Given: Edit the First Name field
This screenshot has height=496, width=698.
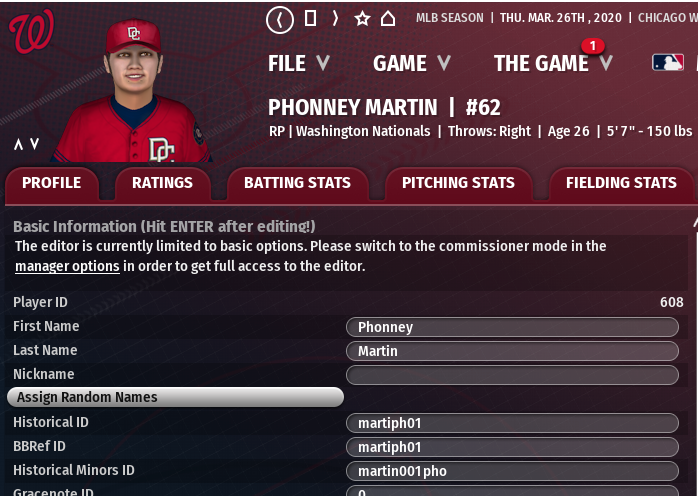Looking at the screenshot, I should [x=512, y=327].
